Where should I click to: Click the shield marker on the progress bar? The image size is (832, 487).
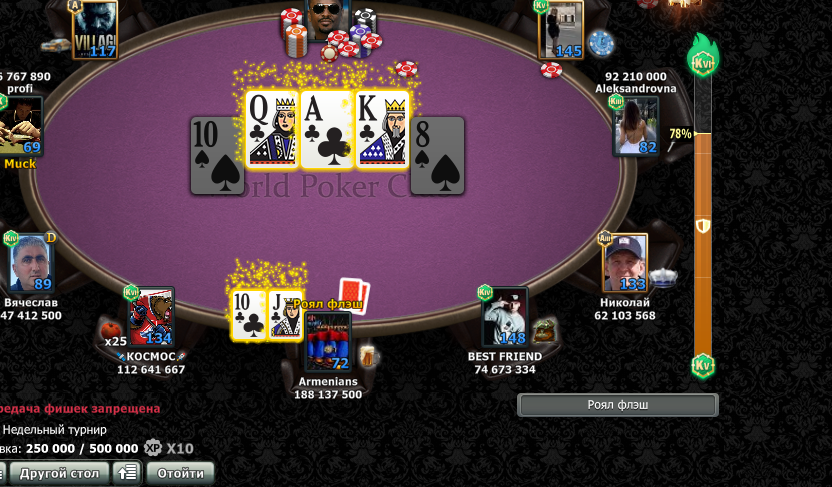click(703, 226)
